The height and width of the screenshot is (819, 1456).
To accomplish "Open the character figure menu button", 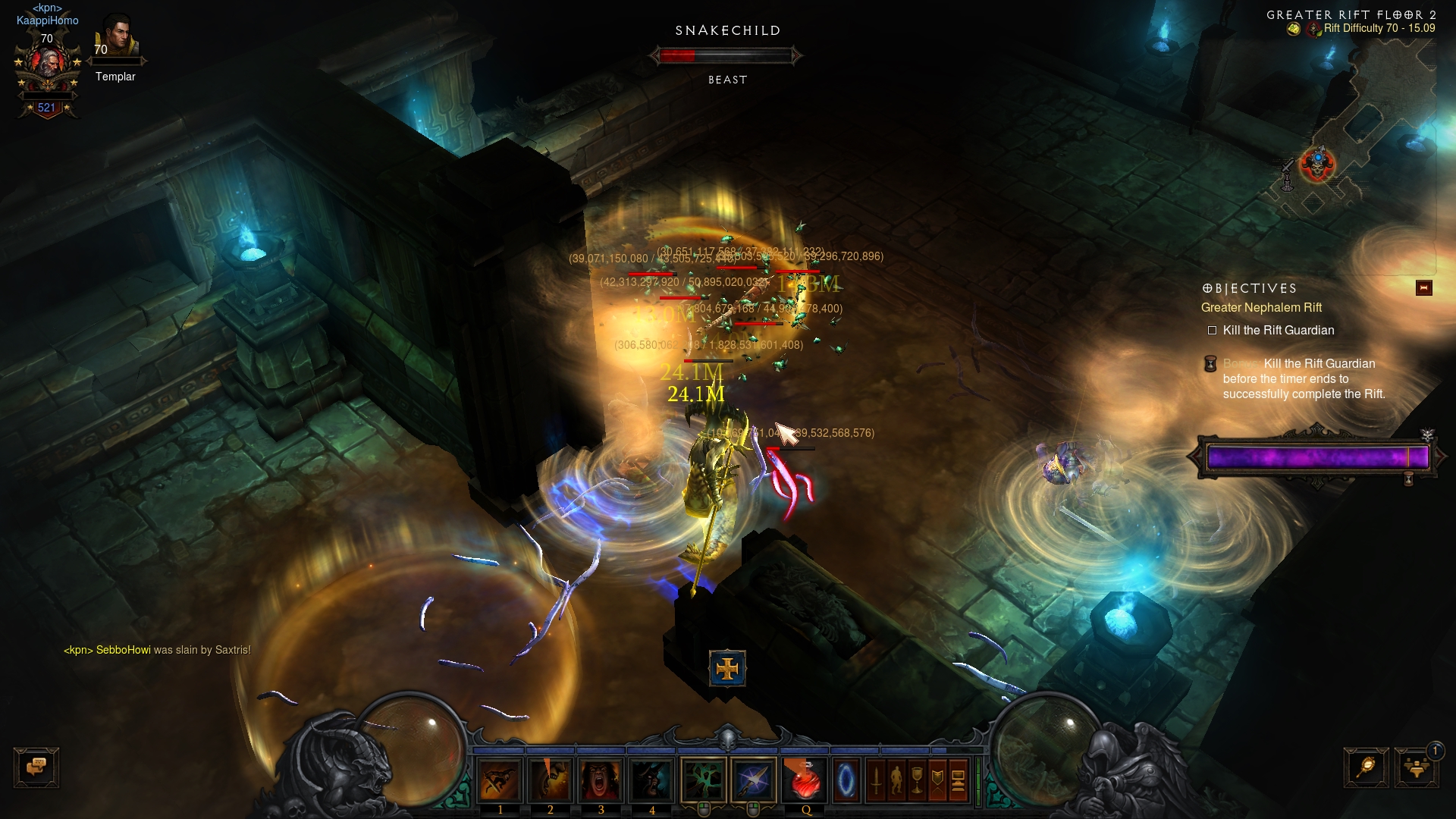I will pos(896,780).
